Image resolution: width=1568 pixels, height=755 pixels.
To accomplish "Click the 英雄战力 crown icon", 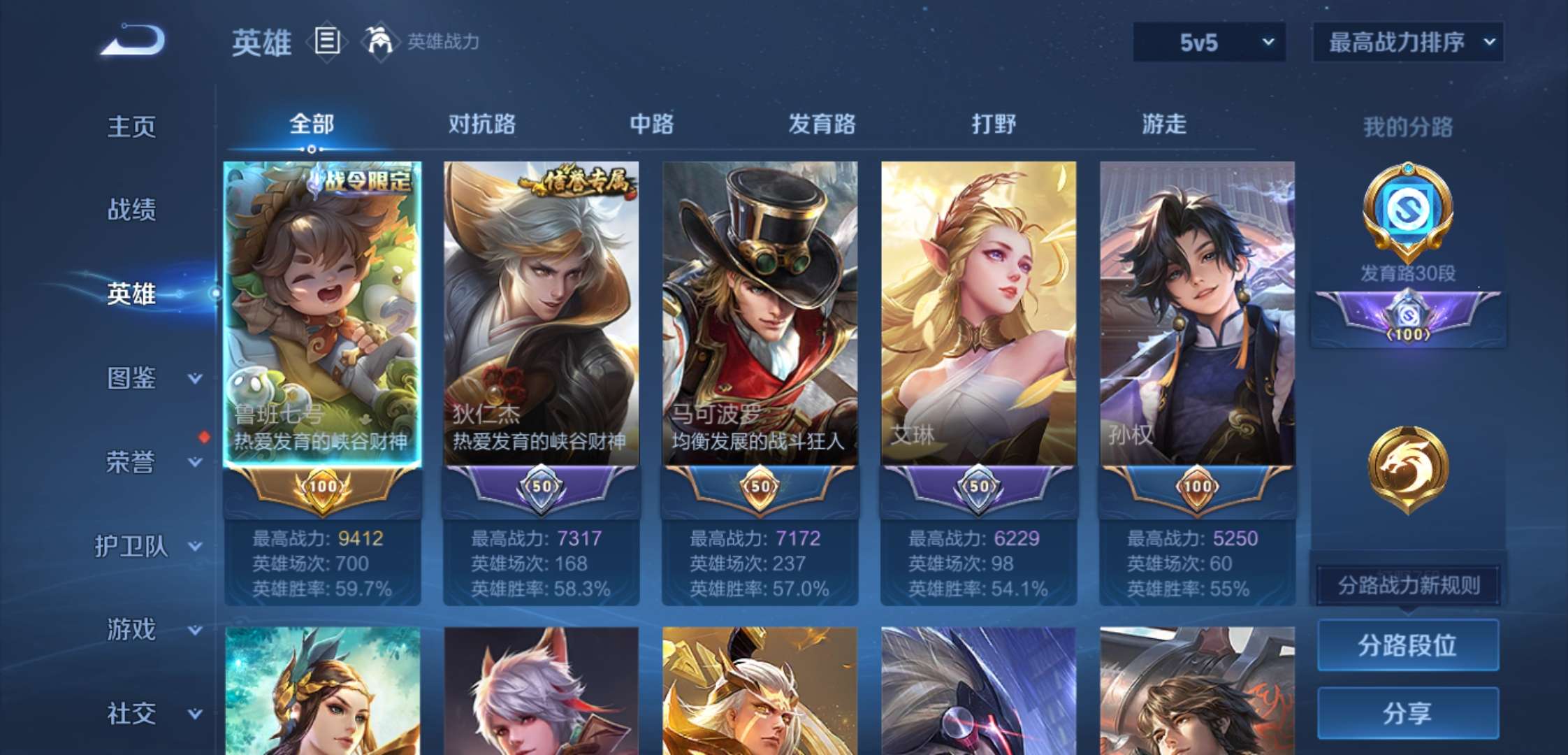I will [378, 42].
